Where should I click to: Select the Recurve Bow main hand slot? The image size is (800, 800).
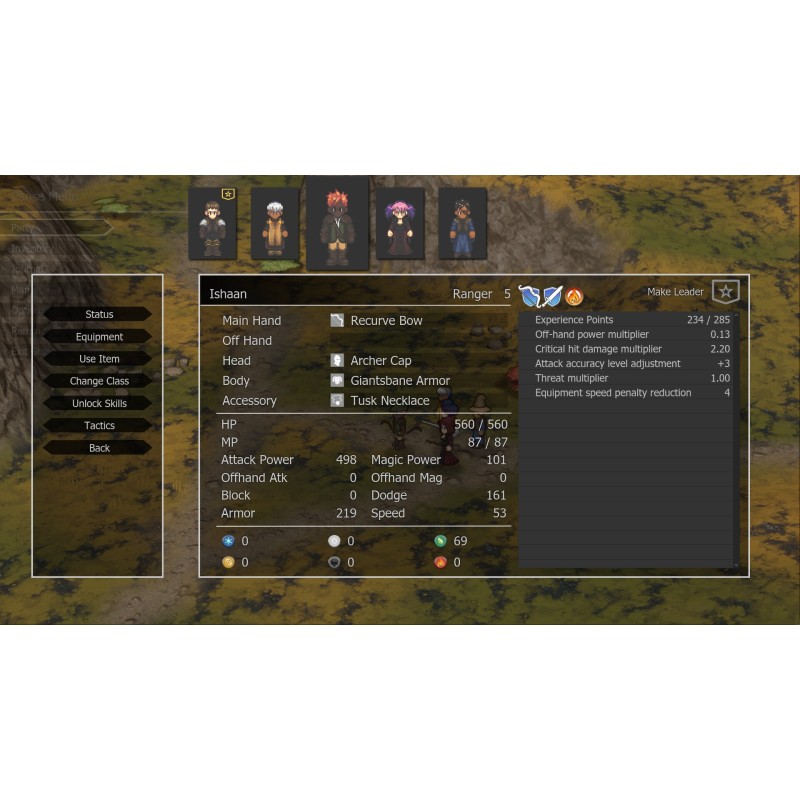pyautogui.click(x=386, y=321)
